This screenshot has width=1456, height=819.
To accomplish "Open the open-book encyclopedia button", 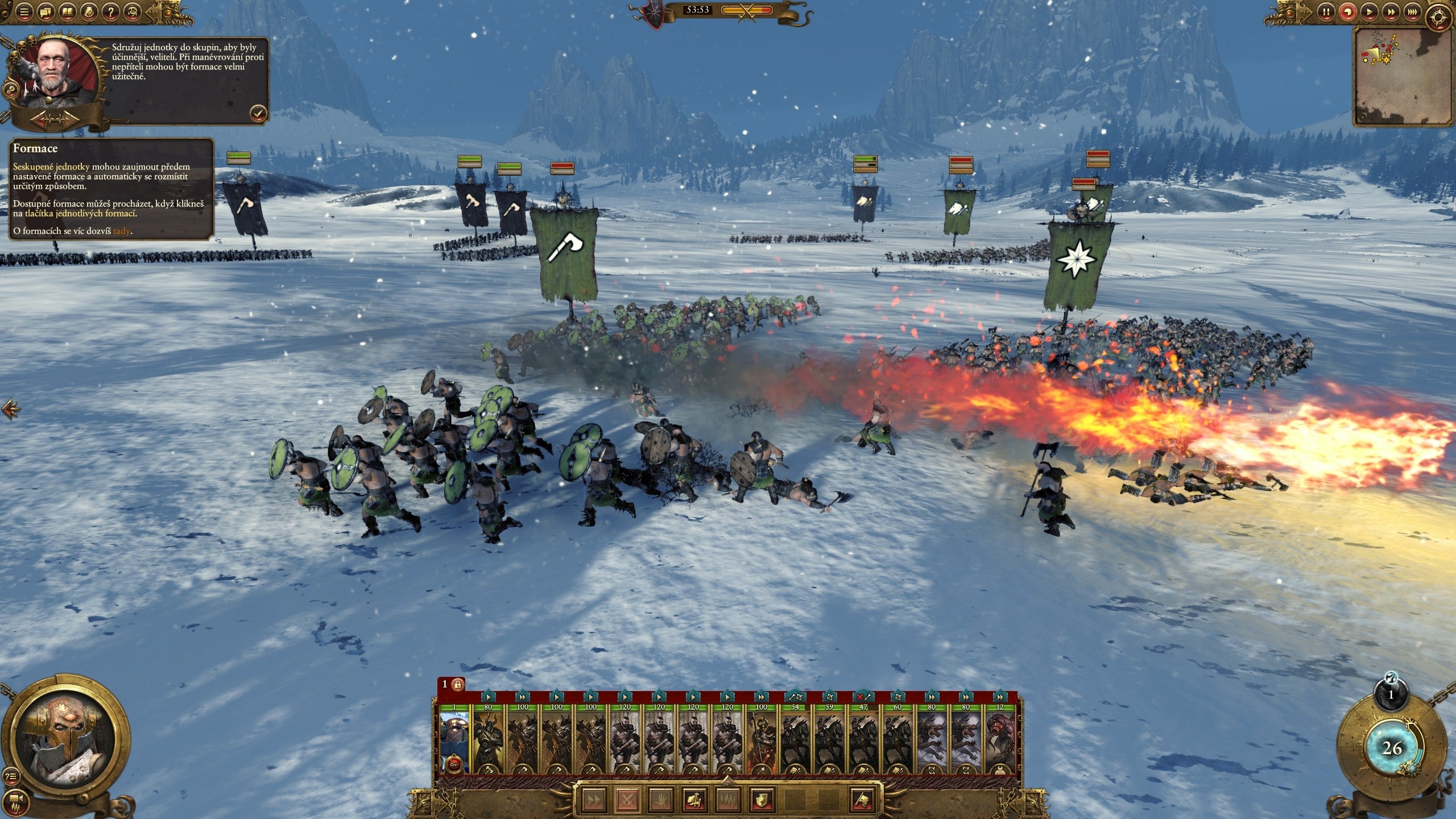I will pyautogui.click(x=67, y=11).
